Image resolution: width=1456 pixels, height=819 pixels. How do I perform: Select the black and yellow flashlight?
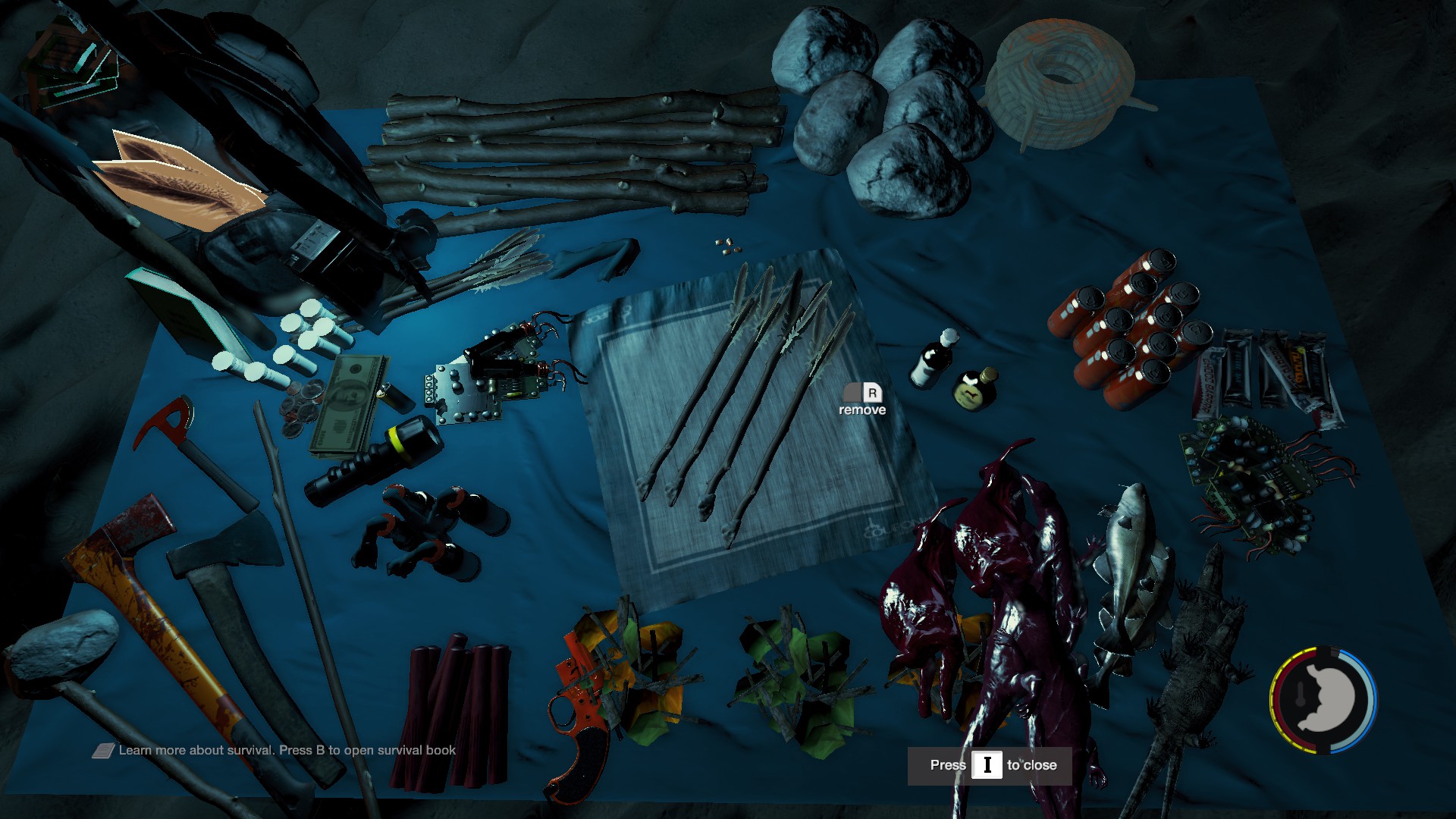pyautogui.click(x=375, y=459)
